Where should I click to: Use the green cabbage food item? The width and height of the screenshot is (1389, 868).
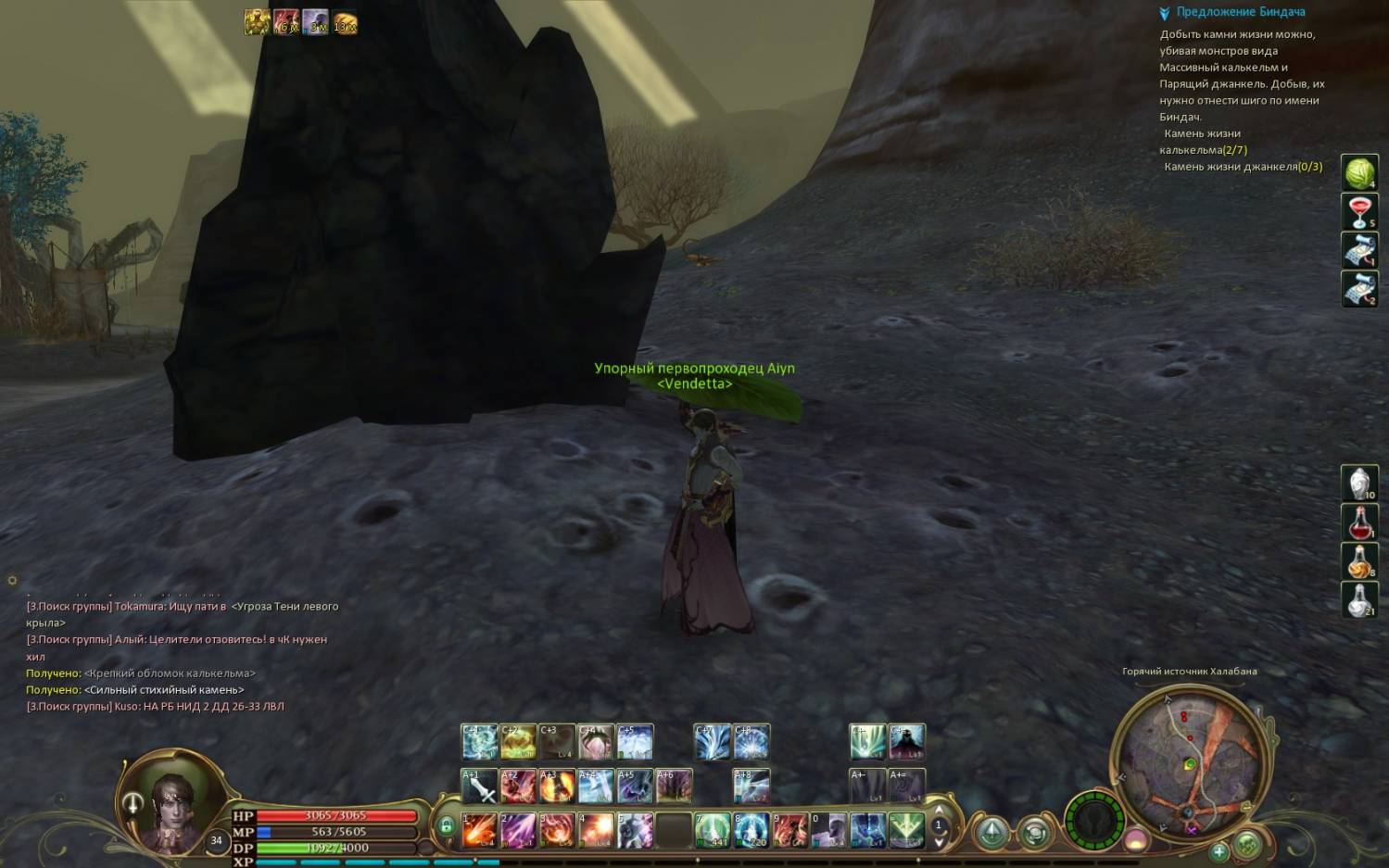[x=1359, y=173]
